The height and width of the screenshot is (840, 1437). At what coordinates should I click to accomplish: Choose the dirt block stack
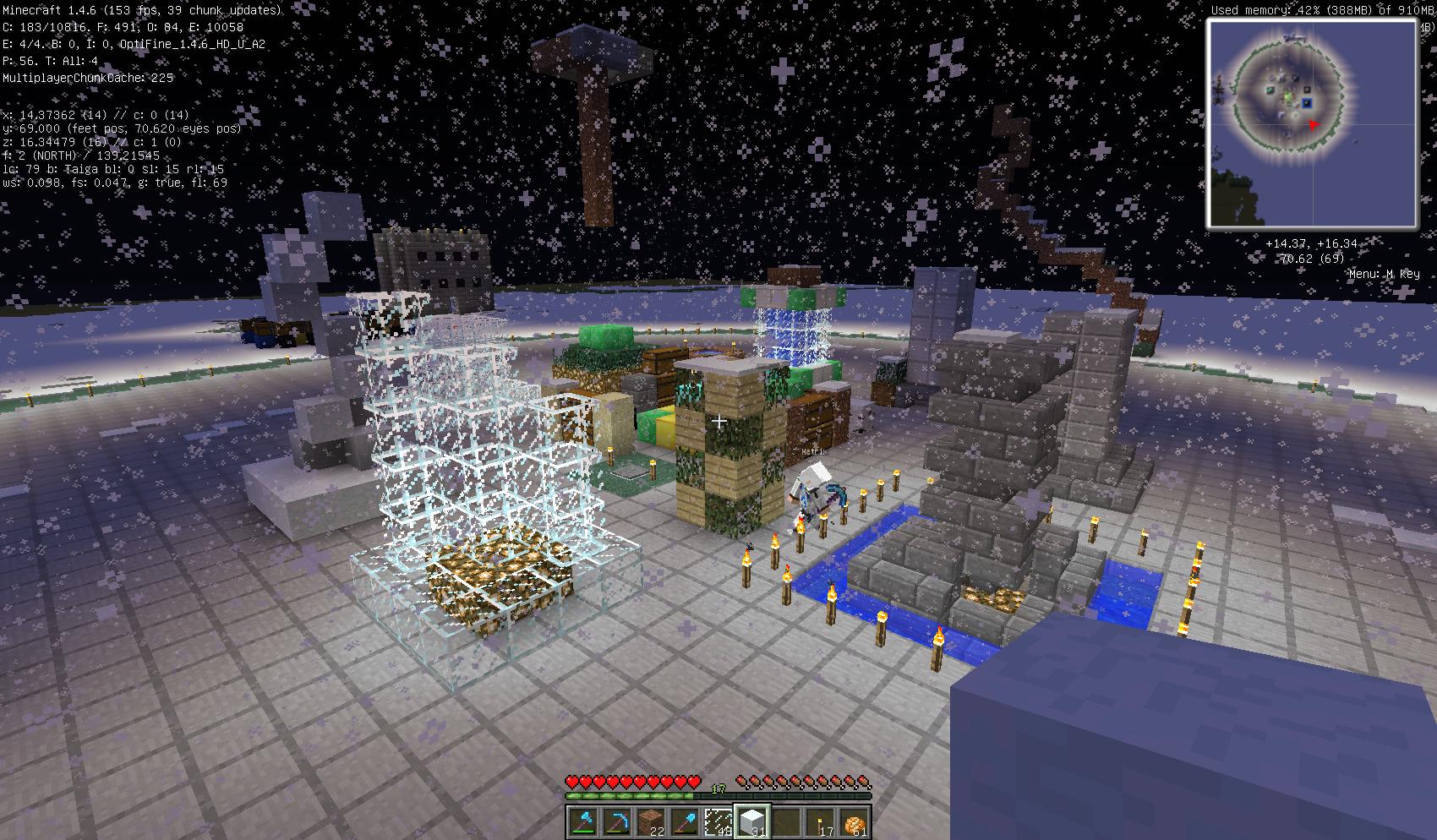point(650,821)
